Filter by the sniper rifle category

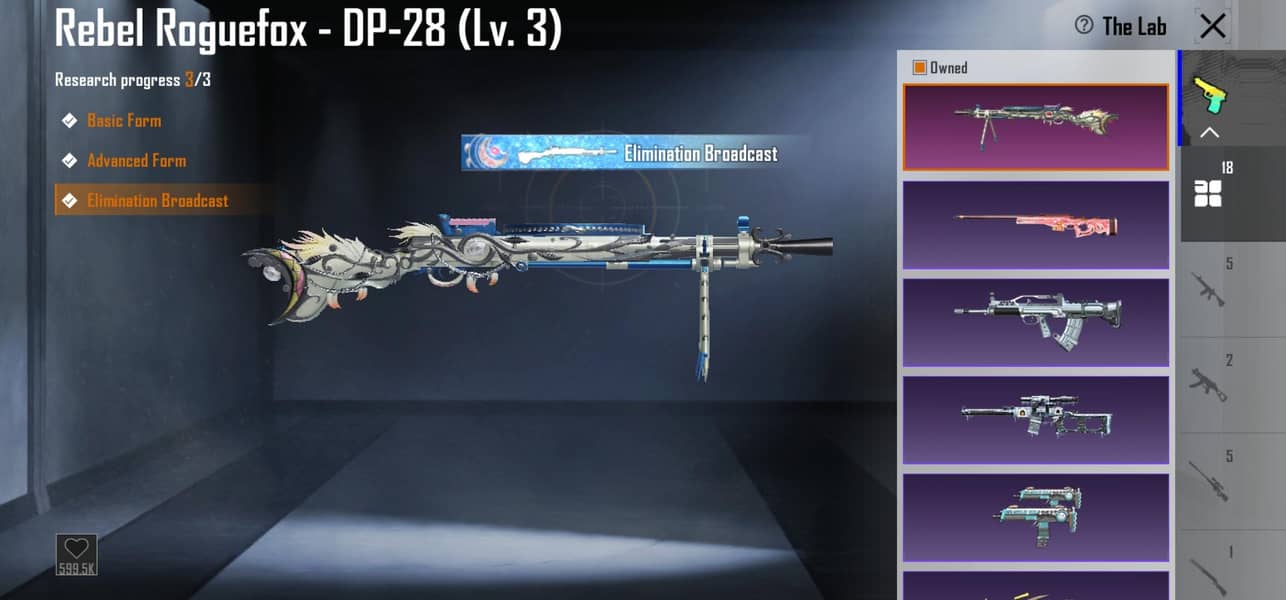pyautogui.click(x=1209, y=480)
